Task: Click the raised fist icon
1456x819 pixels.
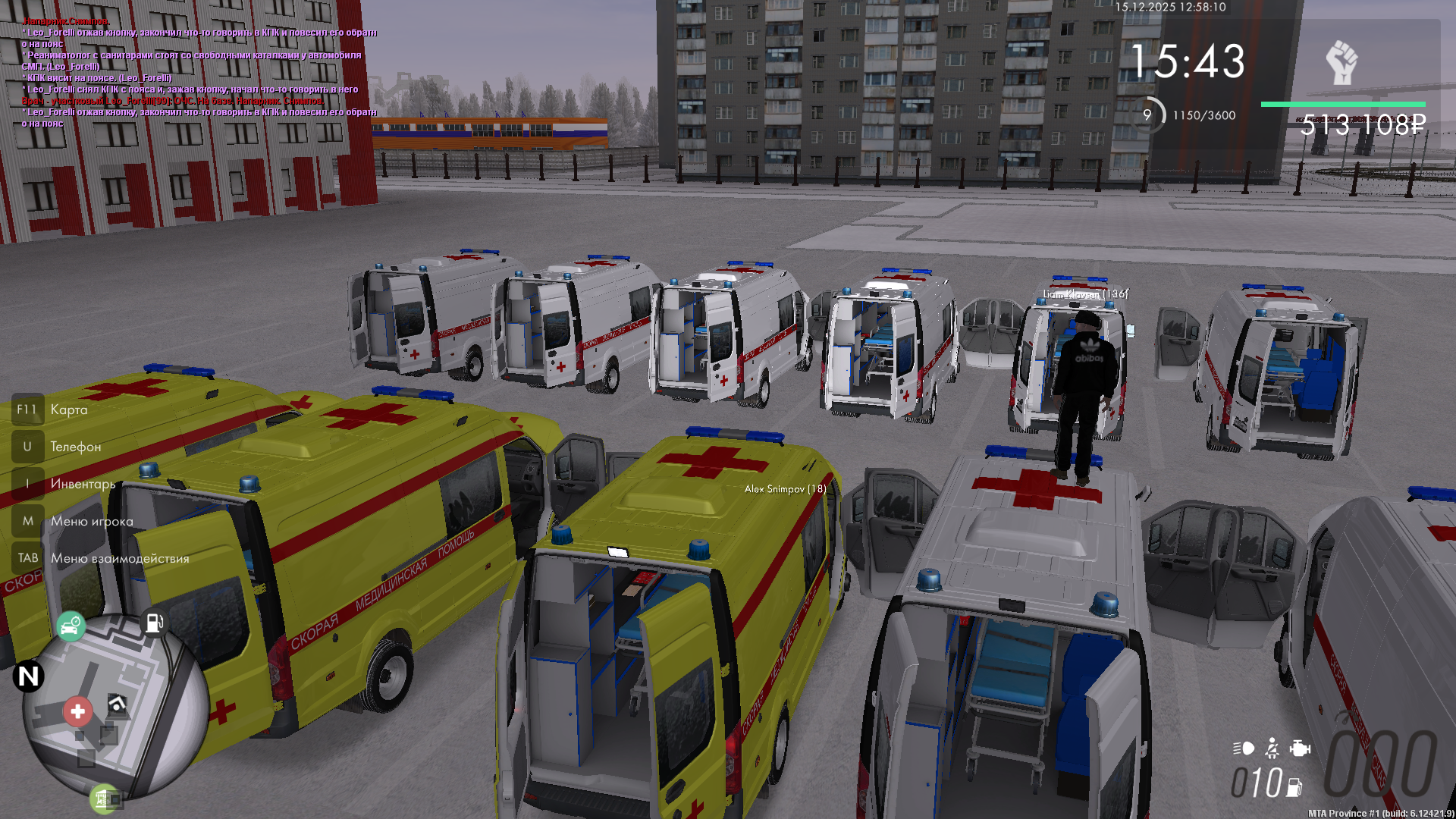Action: click(1341, 62)
